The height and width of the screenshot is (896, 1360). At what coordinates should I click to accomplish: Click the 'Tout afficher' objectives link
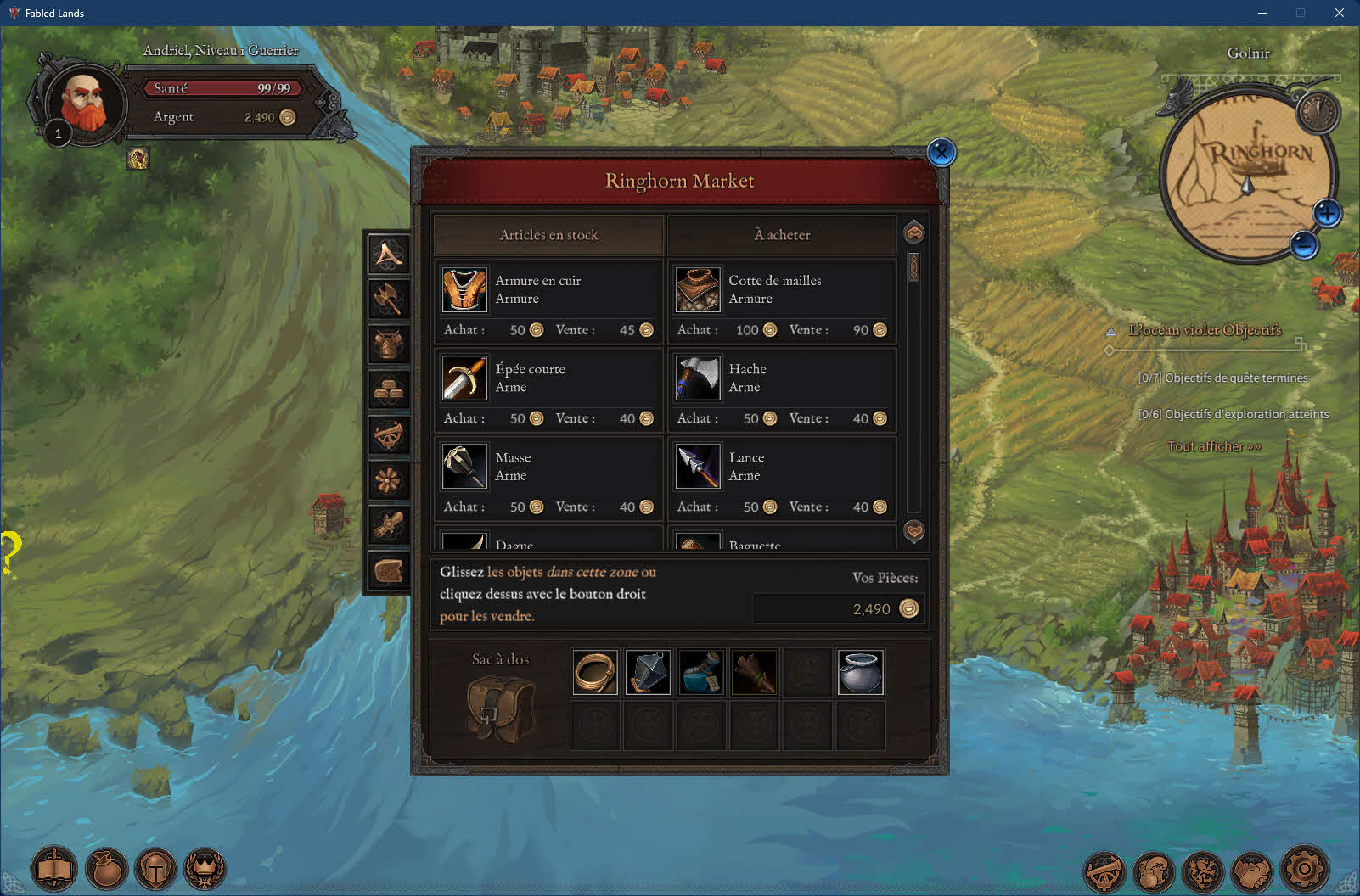[1214, 446]
